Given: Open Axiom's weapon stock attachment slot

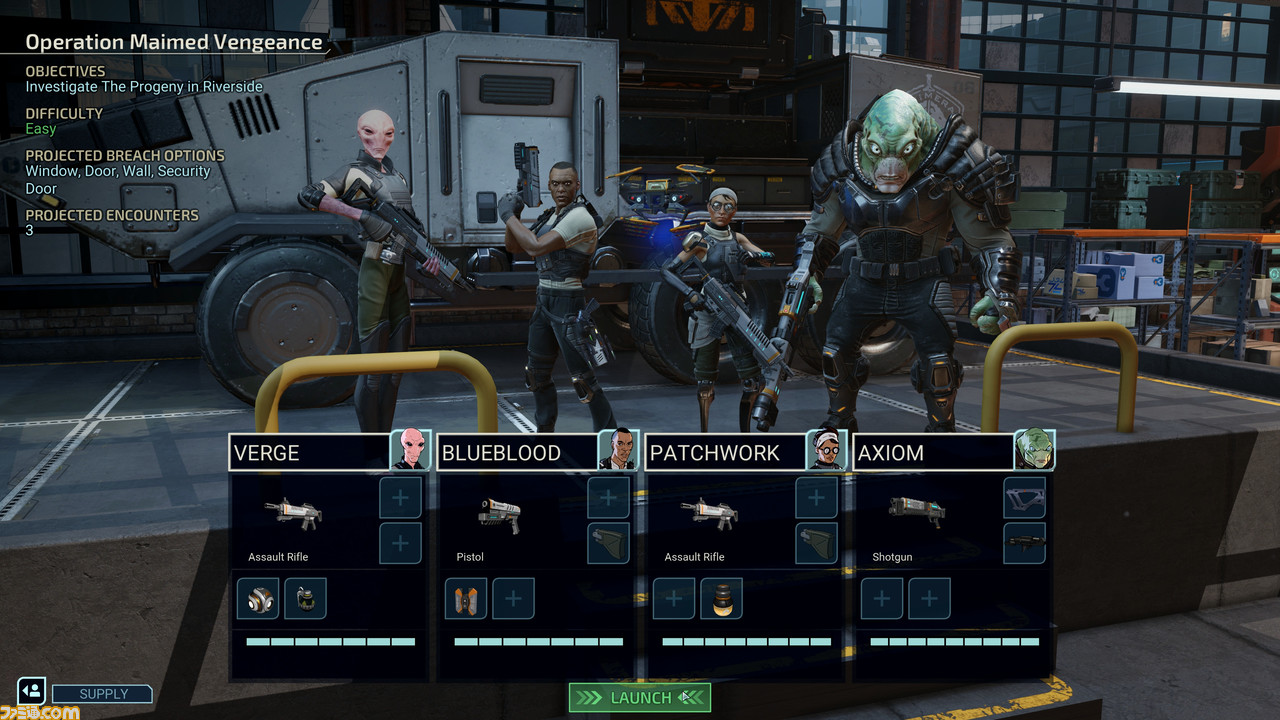Looking at the screenshot, I should [1024, 497].
